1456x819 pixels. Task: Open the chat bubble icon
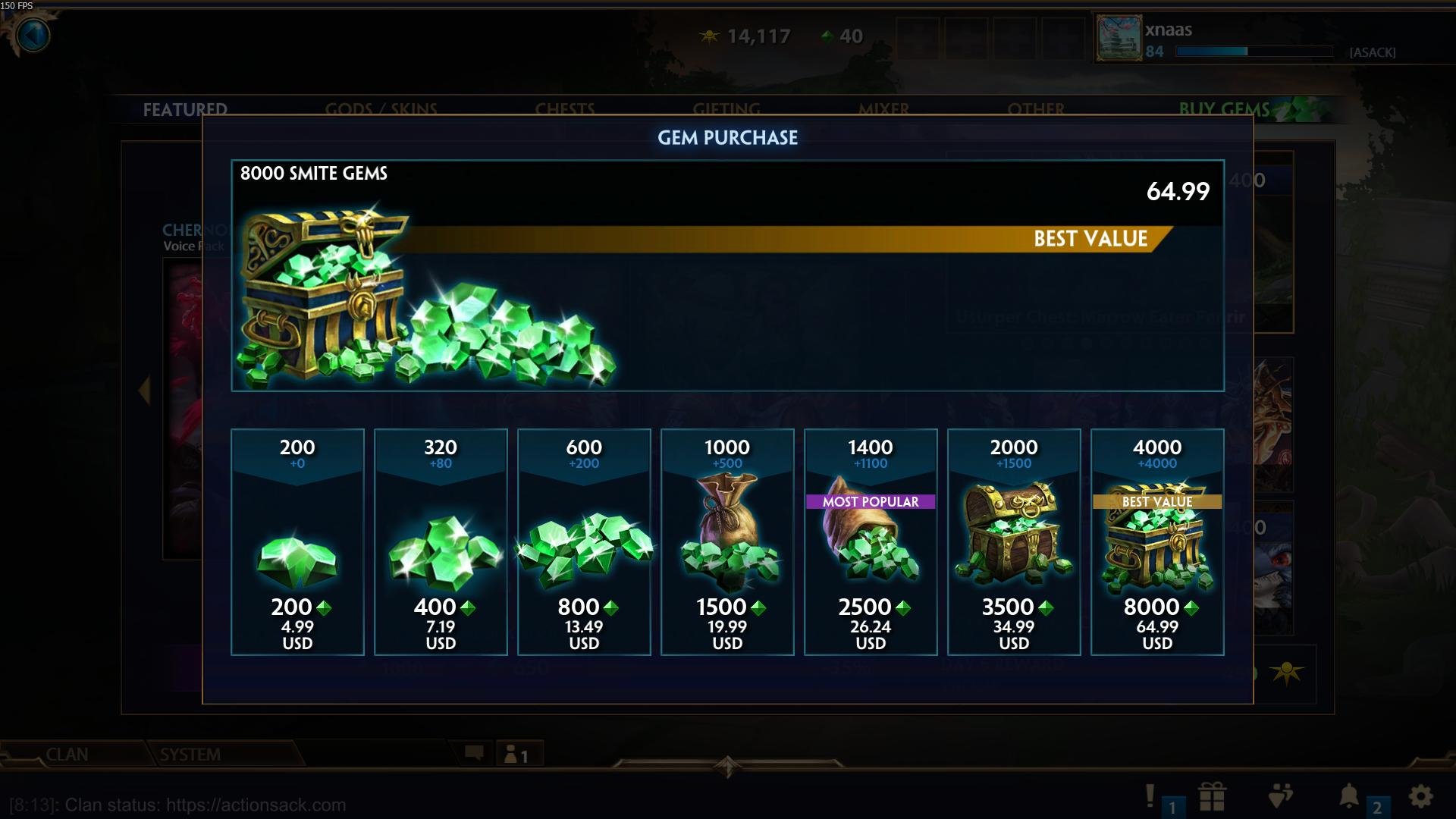474,753
